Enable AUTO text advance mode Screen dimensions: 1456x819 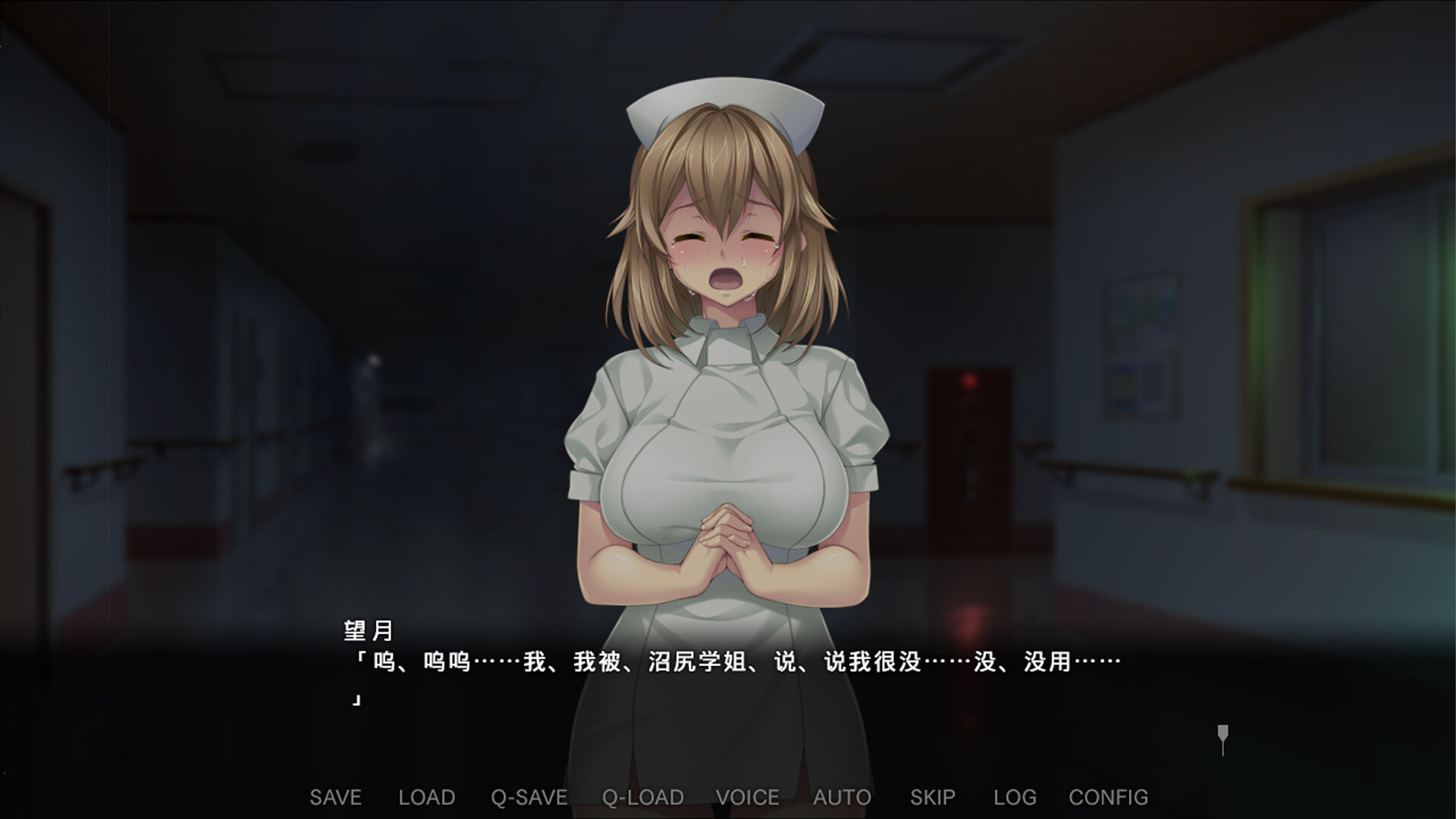click(842, 798)
